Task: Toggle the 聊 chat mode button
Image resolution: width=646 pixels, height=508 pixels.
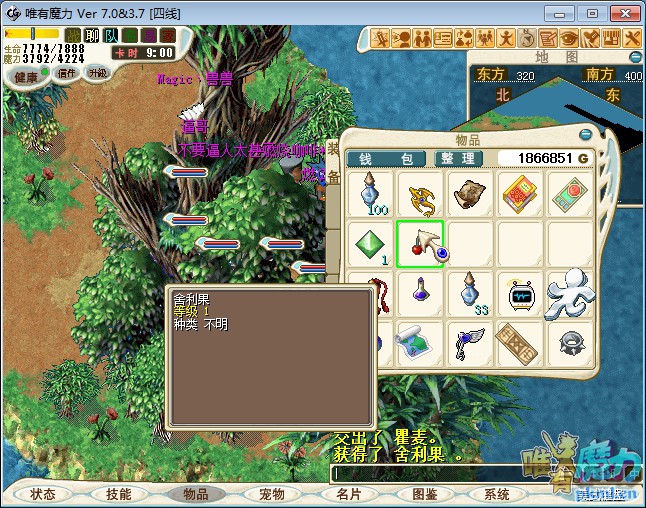Action: (91, 35)
